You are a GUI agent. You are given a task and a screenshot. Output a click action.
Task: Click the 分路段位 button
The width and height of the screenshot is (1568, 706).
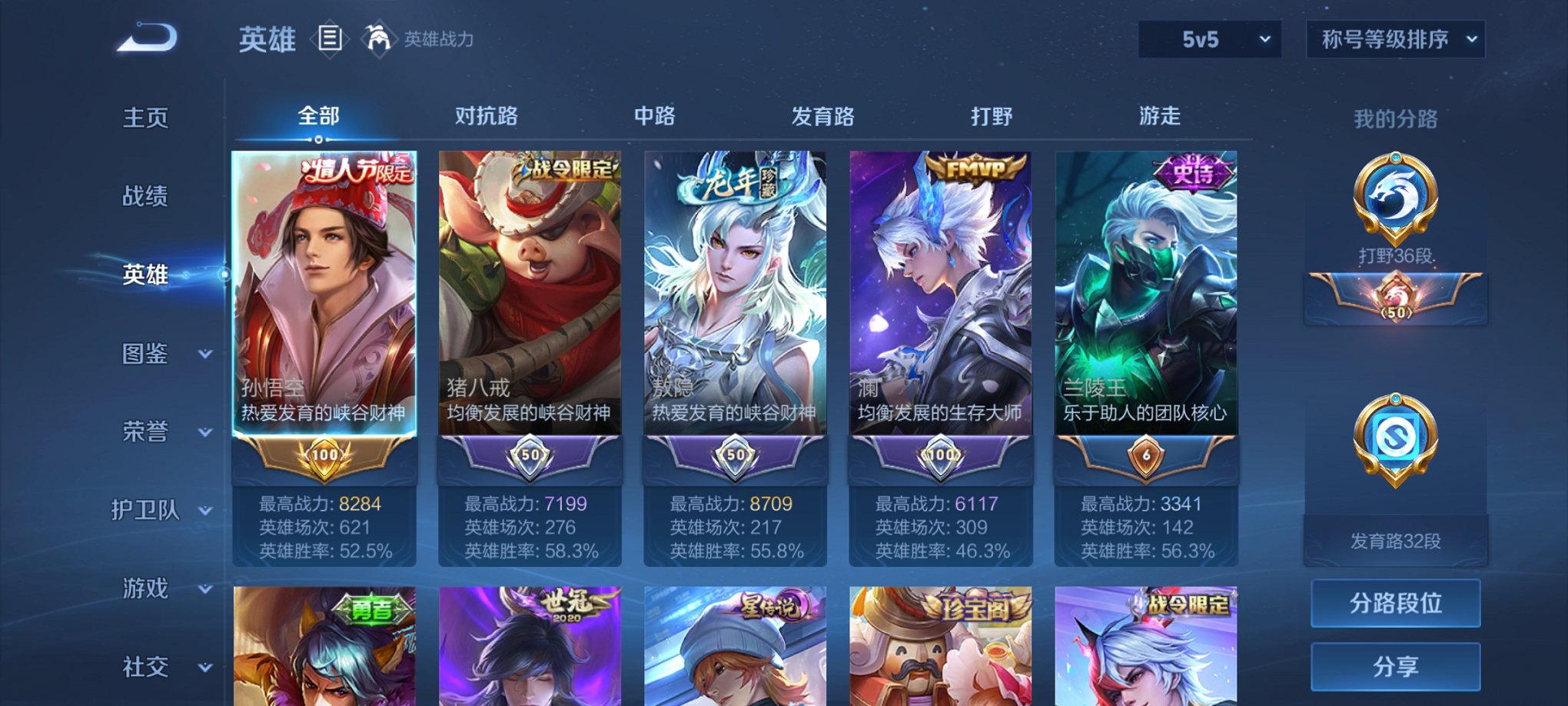click(x=1394, y=602)
